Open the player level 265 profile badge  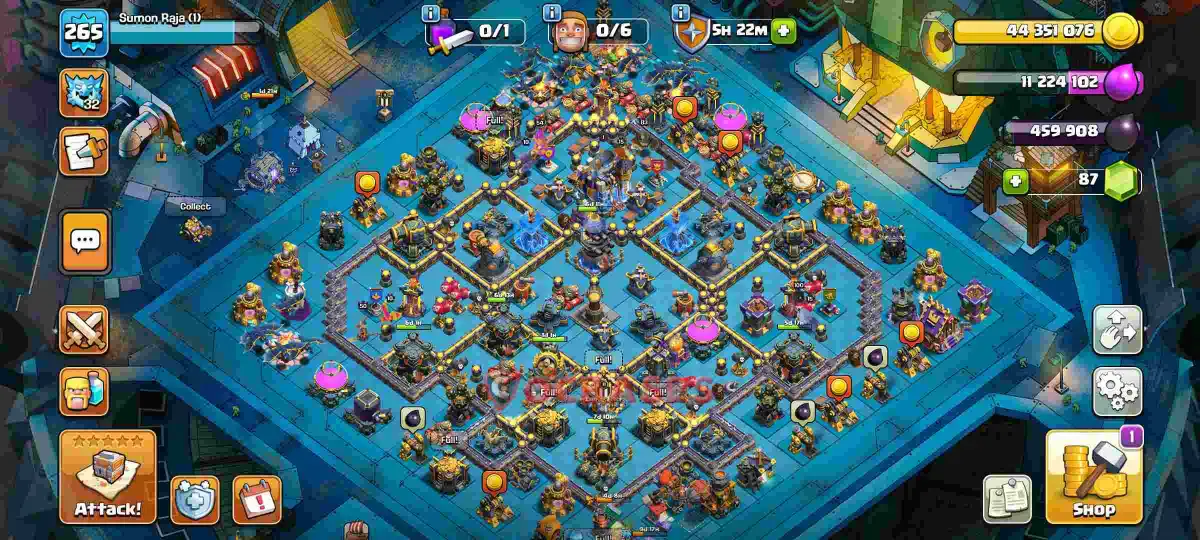pos(83,34)
